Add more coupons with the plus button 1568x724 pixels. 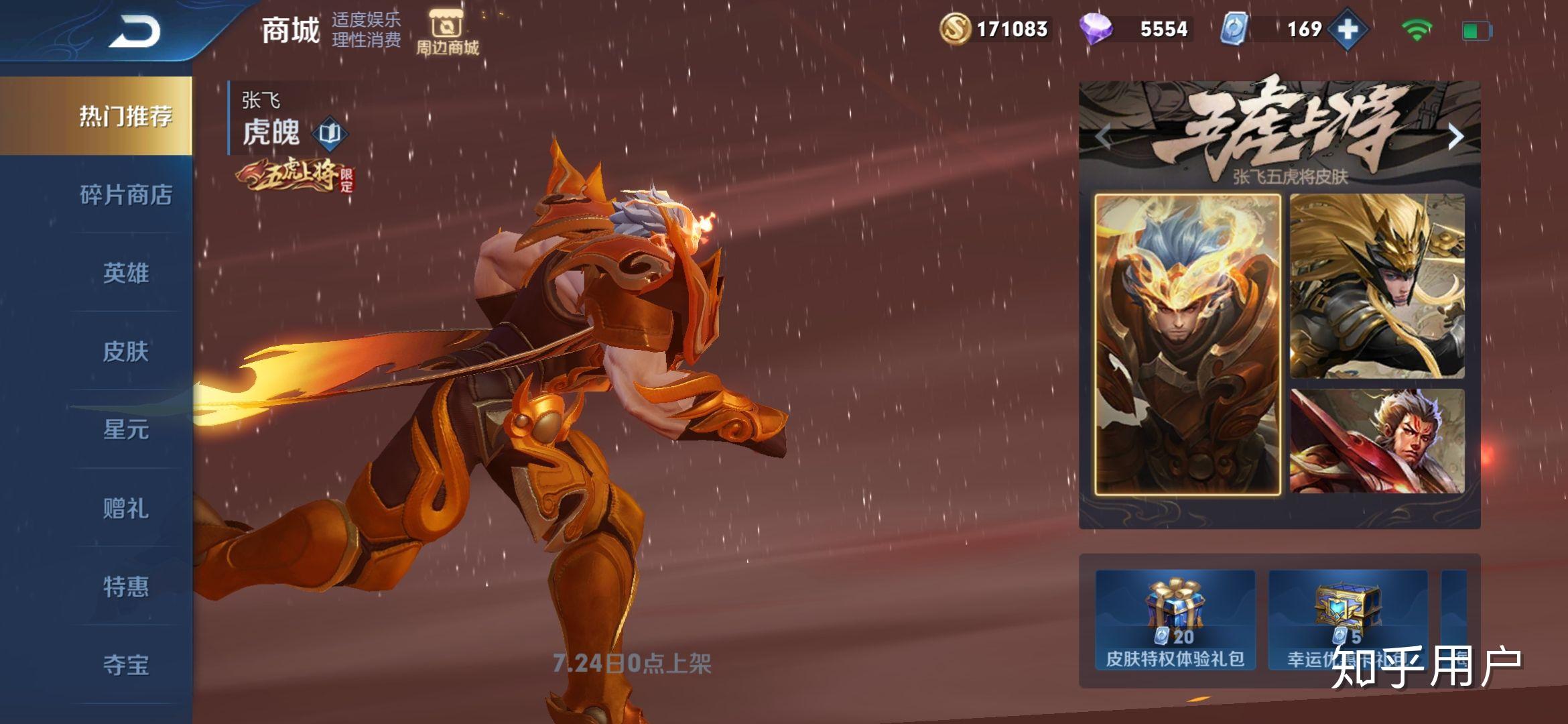pos(1348,30)
